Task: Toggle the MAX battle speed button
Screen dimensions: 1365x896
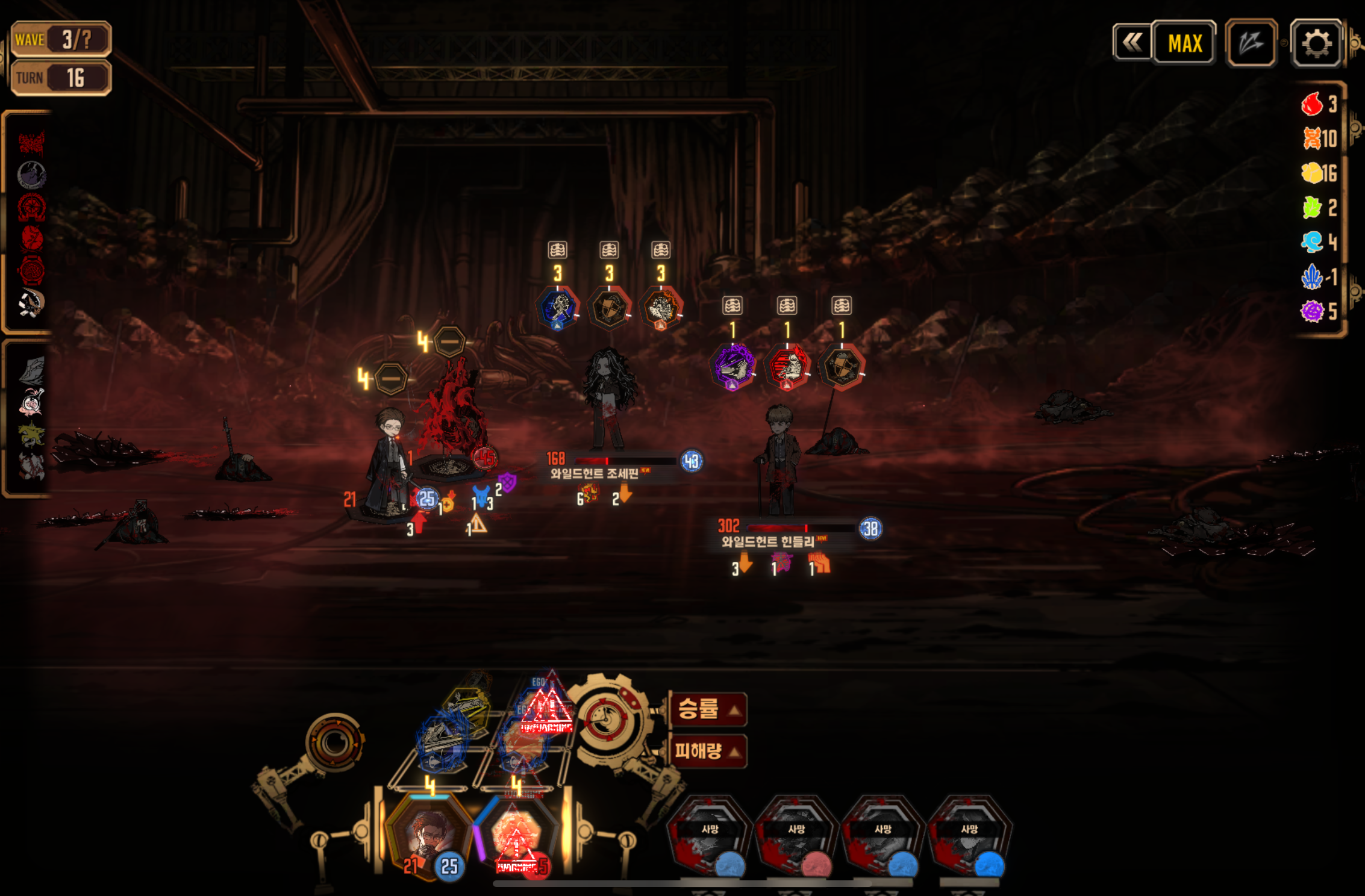Action: [x=1184, y=43]
